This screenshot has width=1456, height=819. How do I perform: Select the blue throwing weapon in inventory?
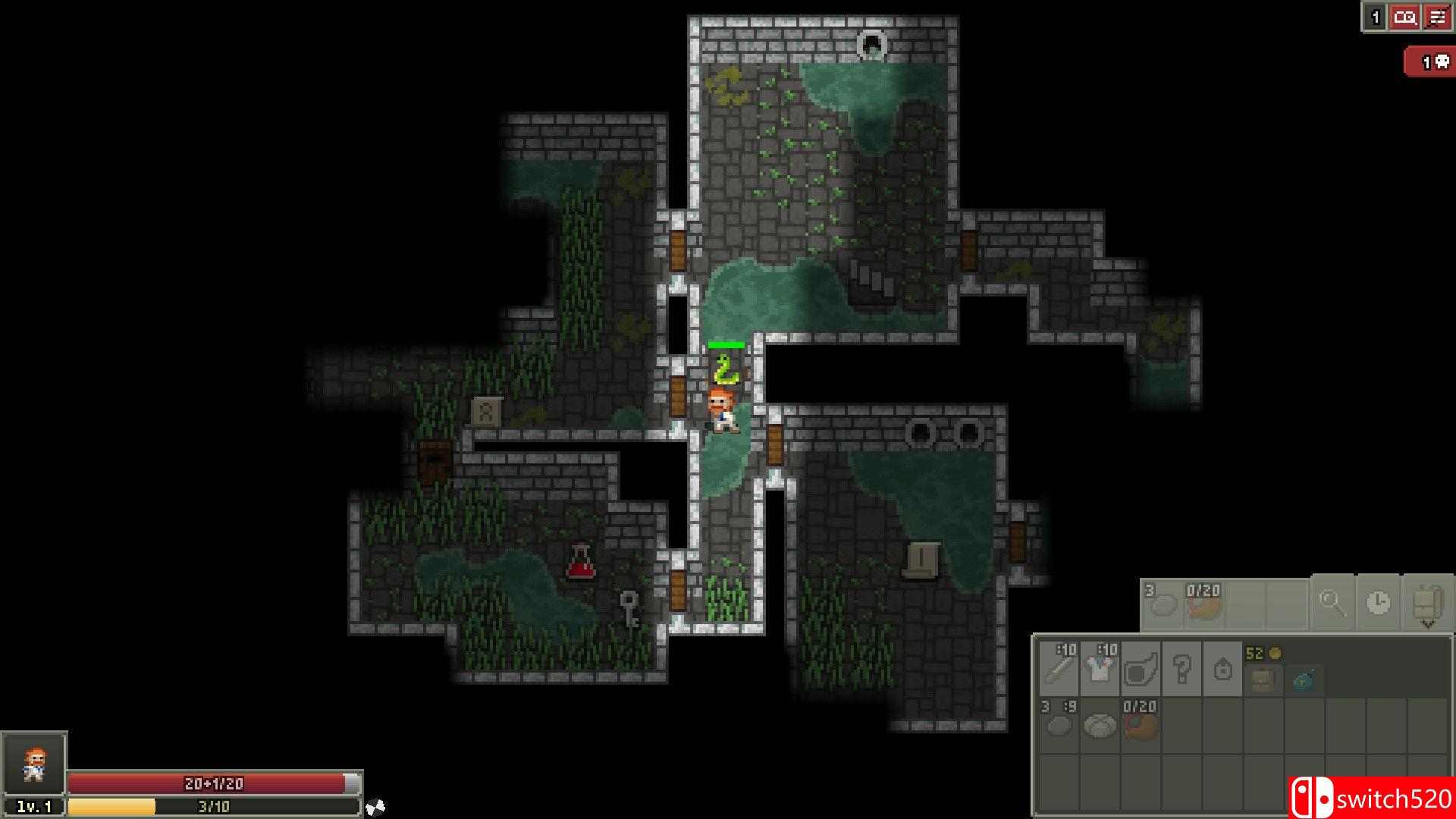point(1306,679)
